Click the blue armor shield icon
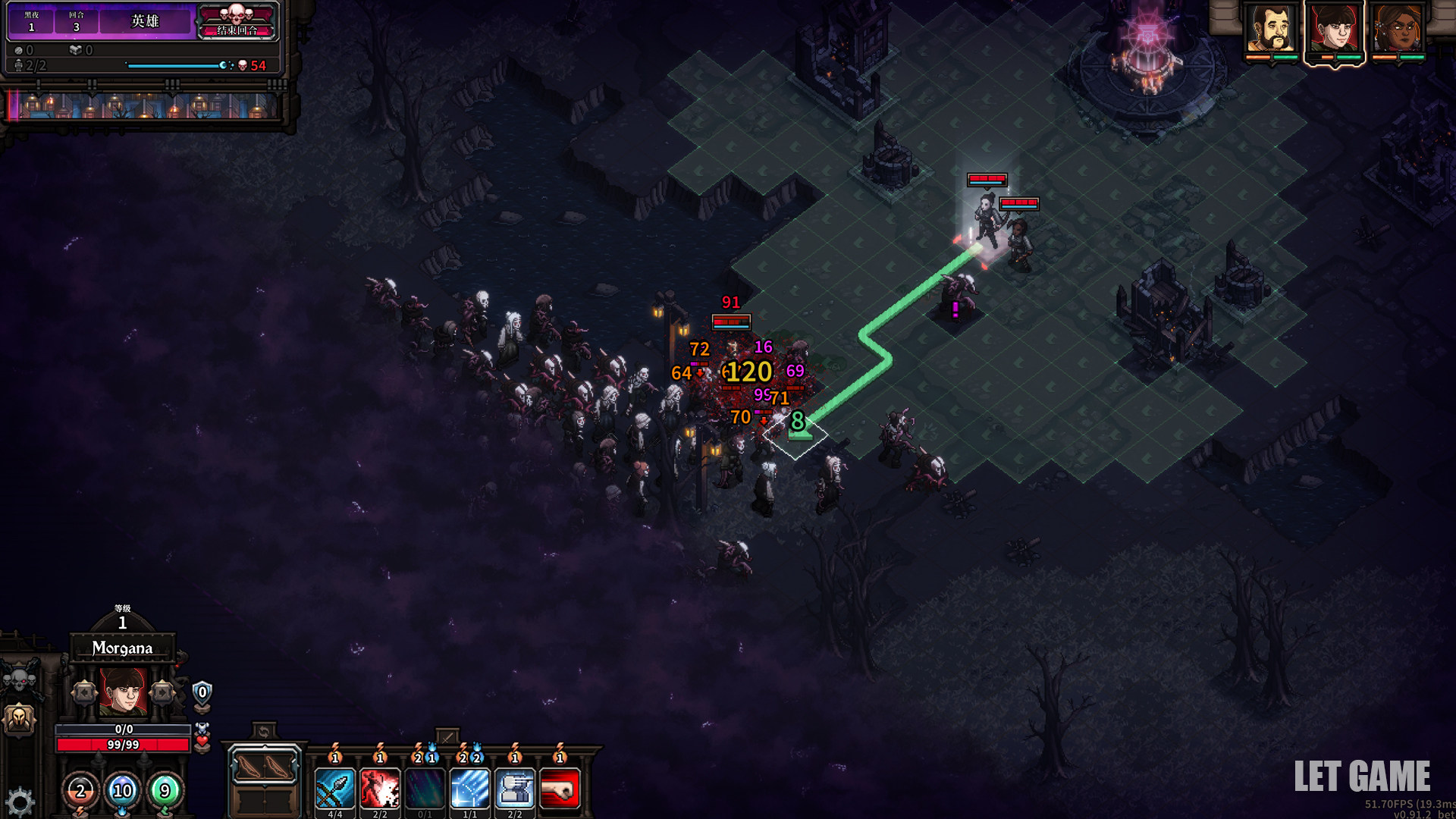The image size is (1456, 819). point(202,692)
